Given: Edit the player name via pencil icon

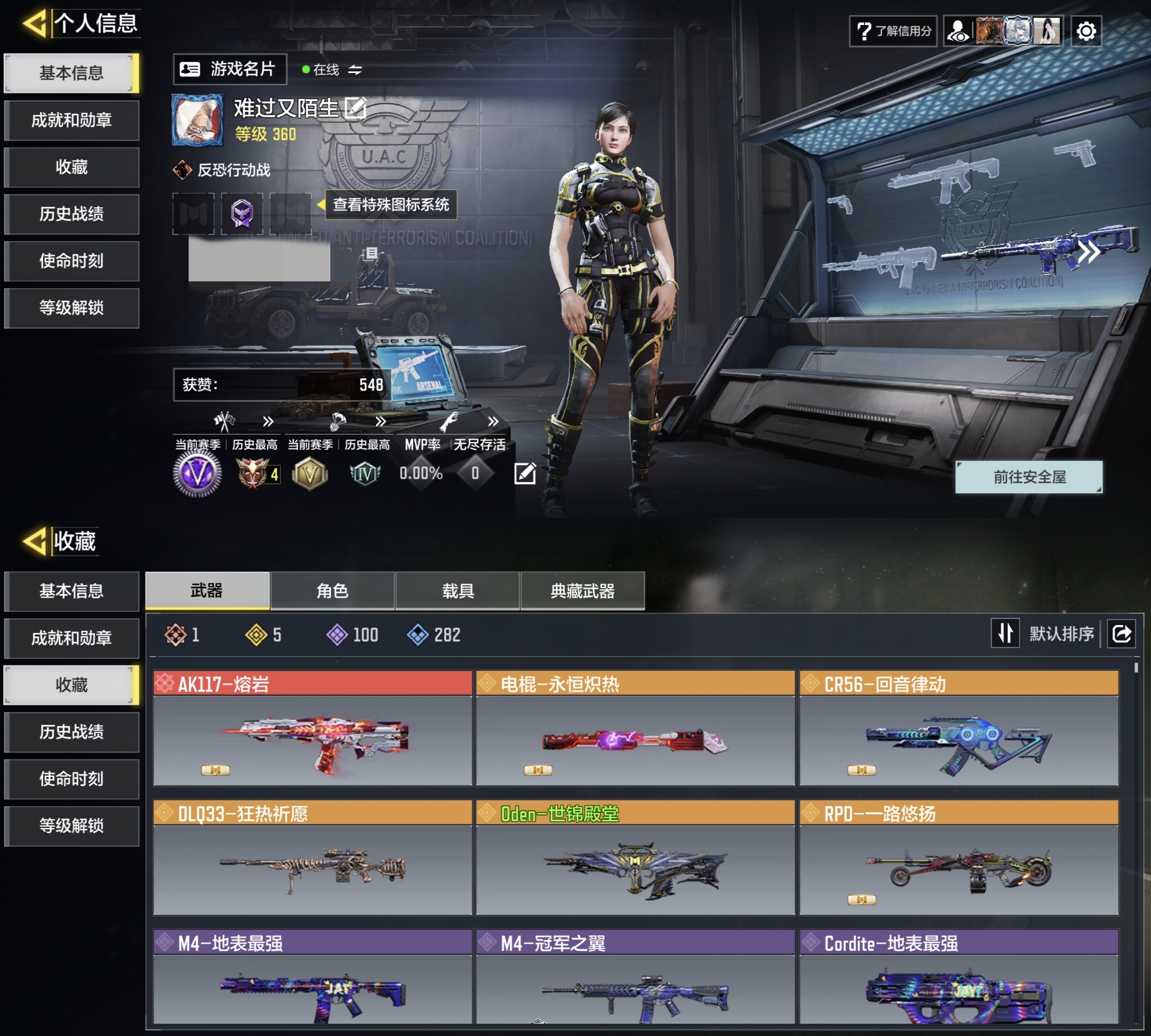Looking at the screenshot, I should (x=356, y=108).
